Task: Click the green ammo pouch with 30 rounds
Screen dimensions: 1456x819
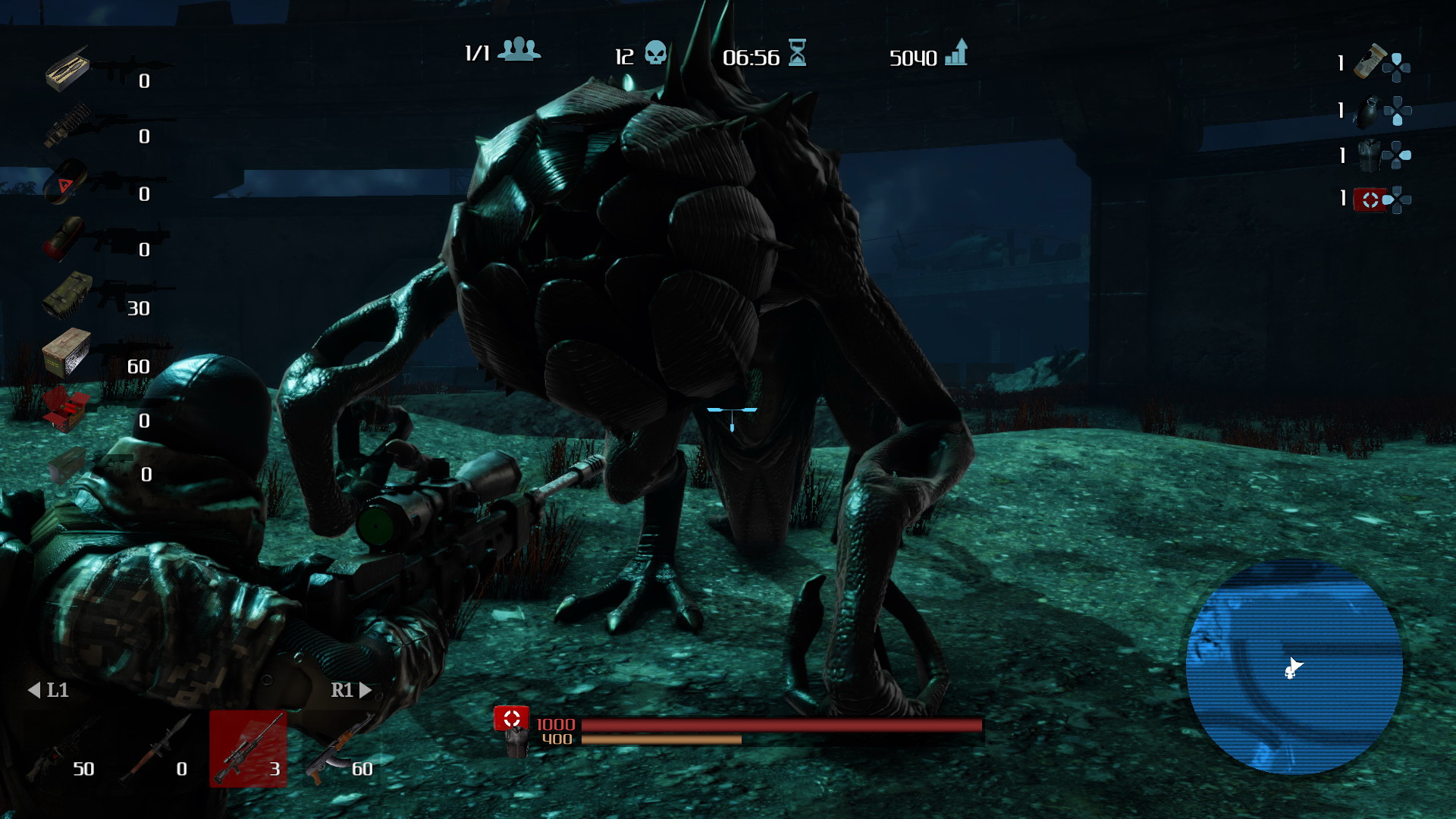Action: (x=67, y=294)
